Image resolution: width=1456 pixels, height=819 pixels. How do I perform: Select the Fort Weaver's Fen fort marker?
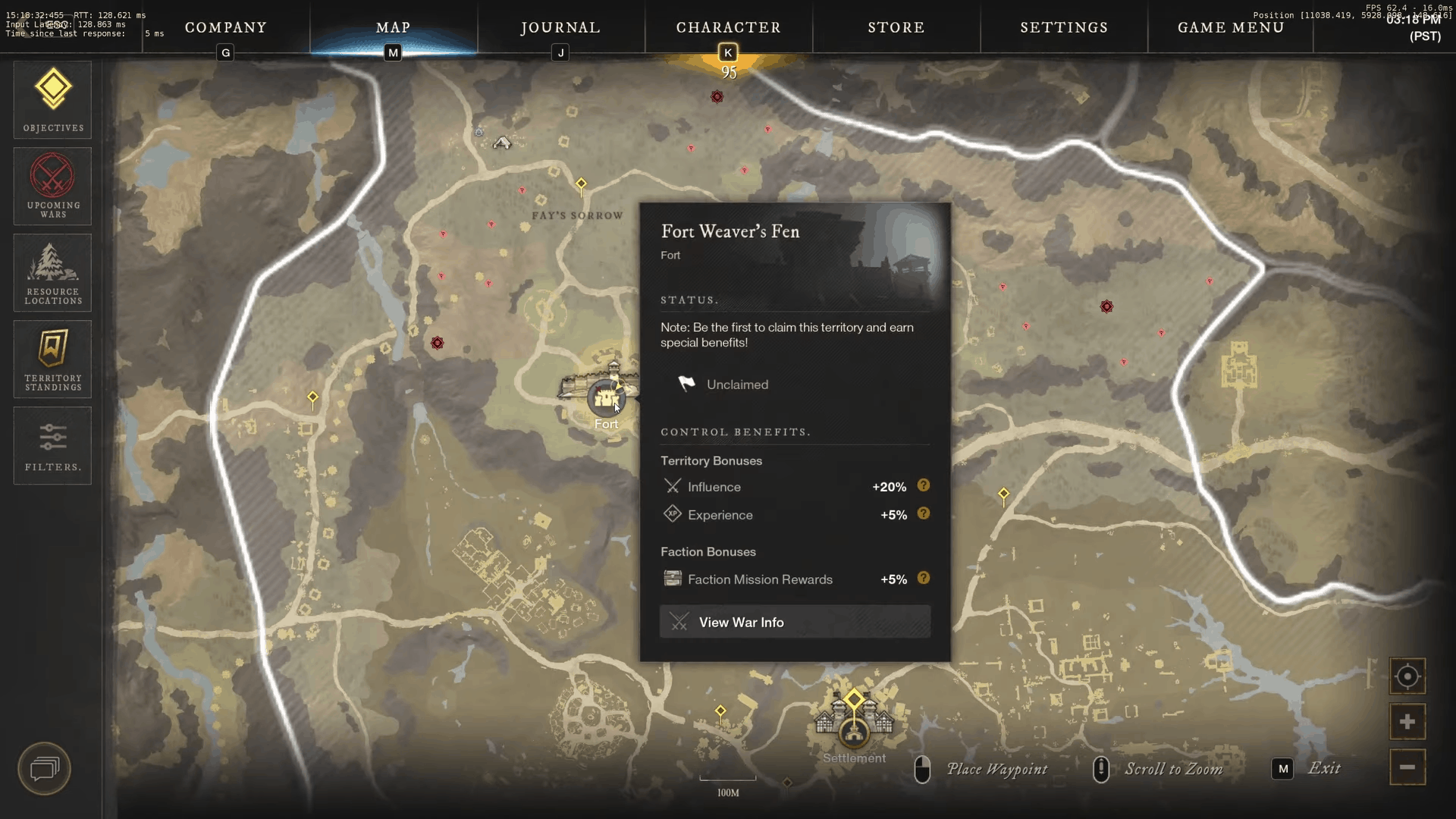tap(607, 398)
